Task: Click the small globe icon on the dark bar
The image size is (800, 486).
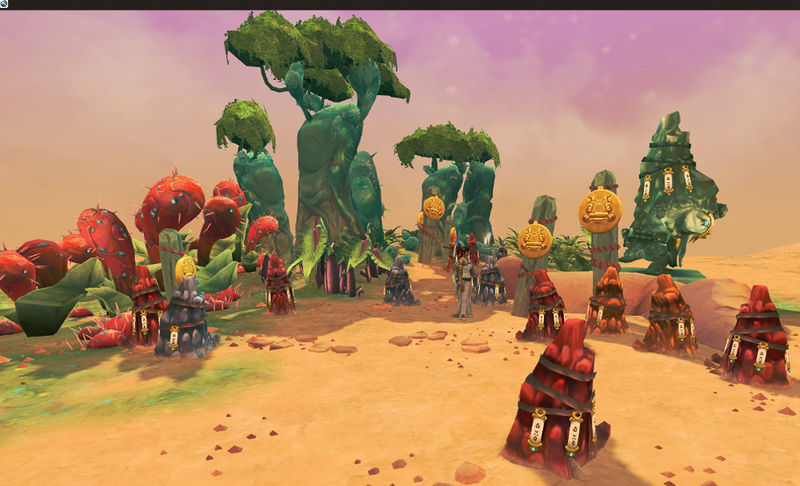Action: [x=5, y=4]
